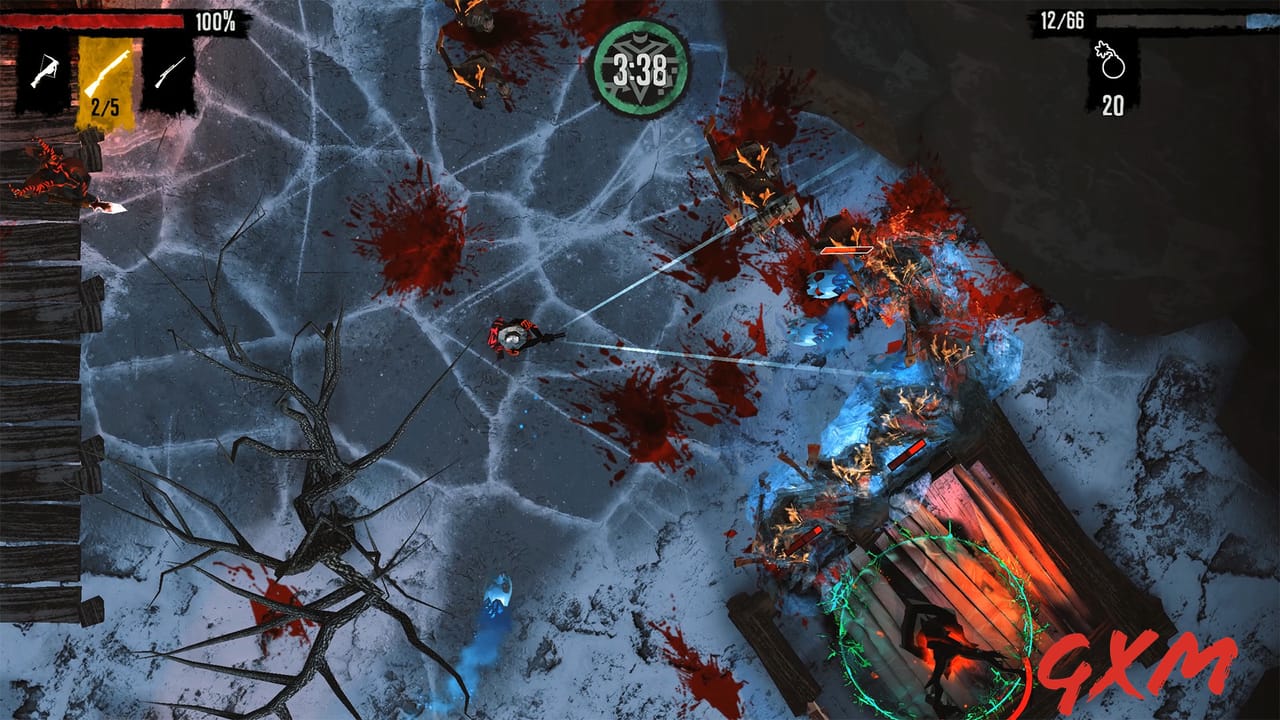Select the player character on the ice
The height and width of the screenshot is (720, 1280).
pos(510,338)
